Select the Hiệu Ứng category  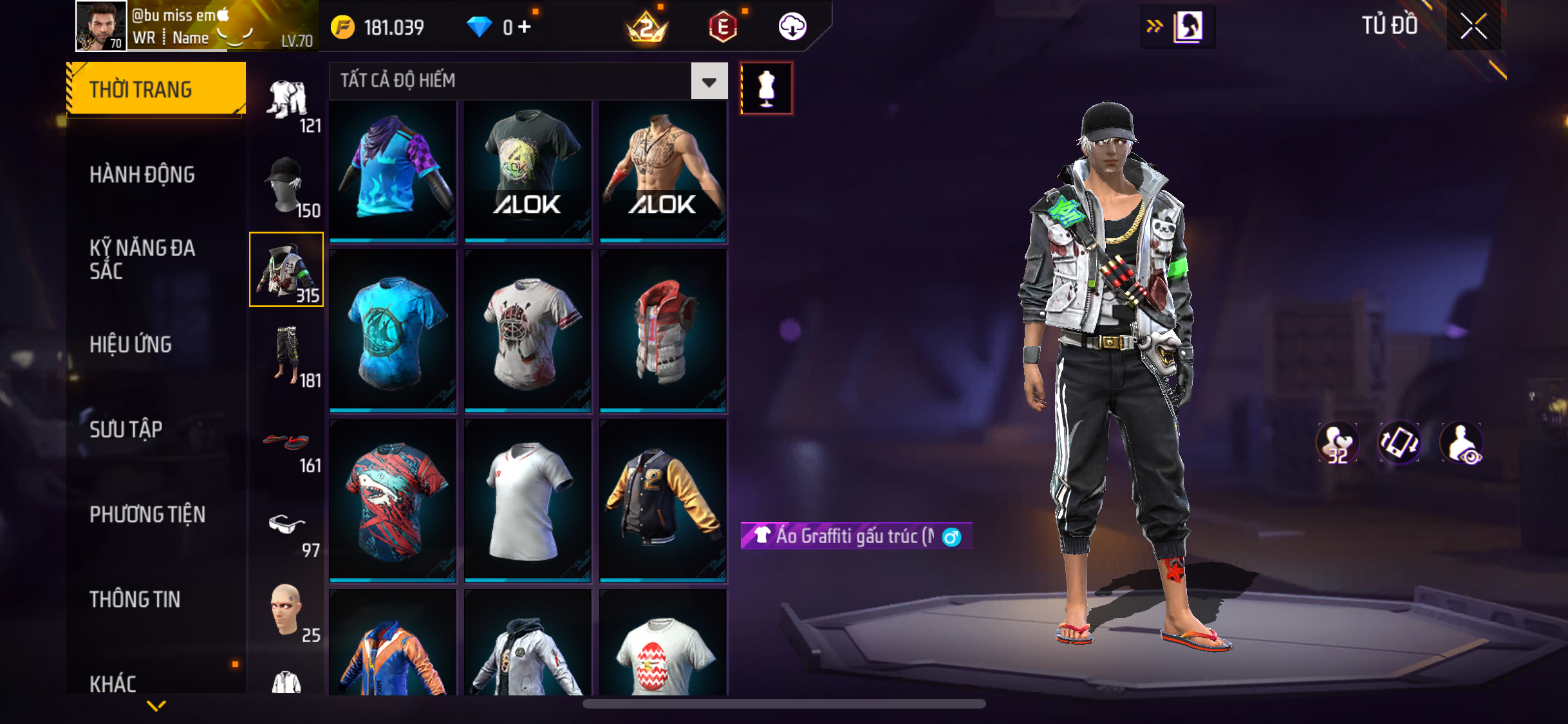tap(131, 344)
